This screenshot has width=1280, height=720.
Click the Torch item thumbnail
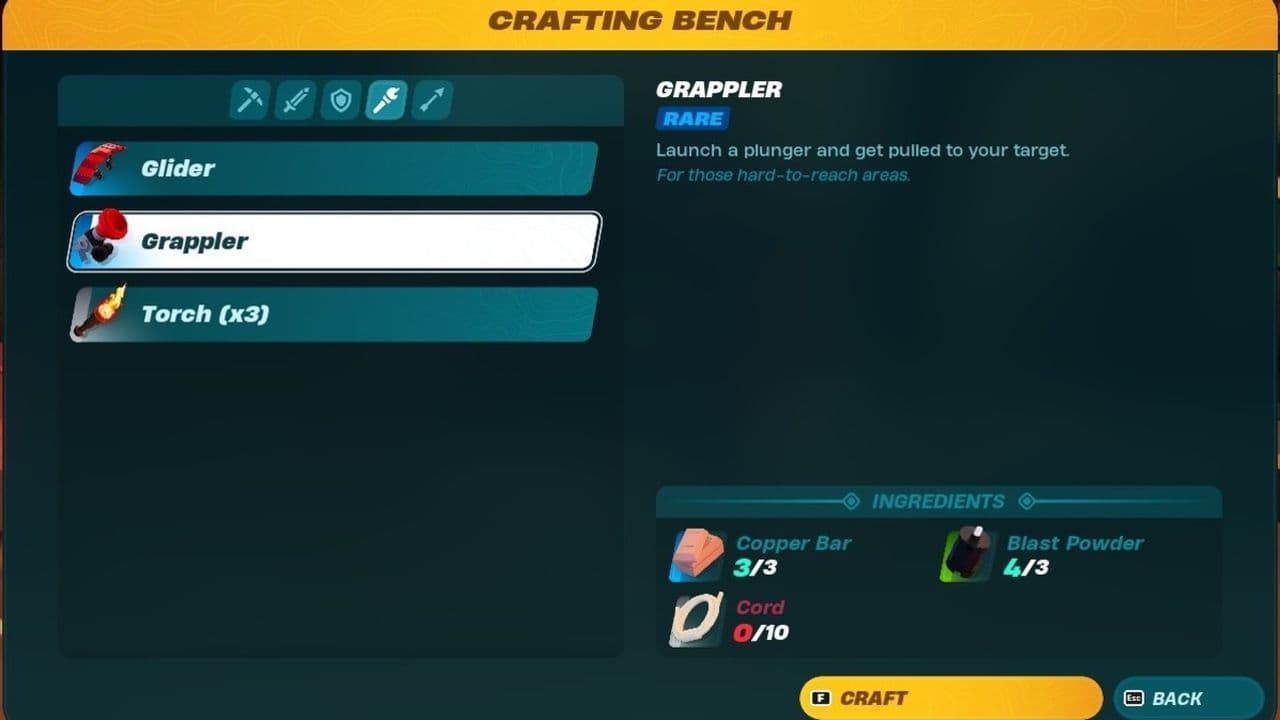point(100,313)
